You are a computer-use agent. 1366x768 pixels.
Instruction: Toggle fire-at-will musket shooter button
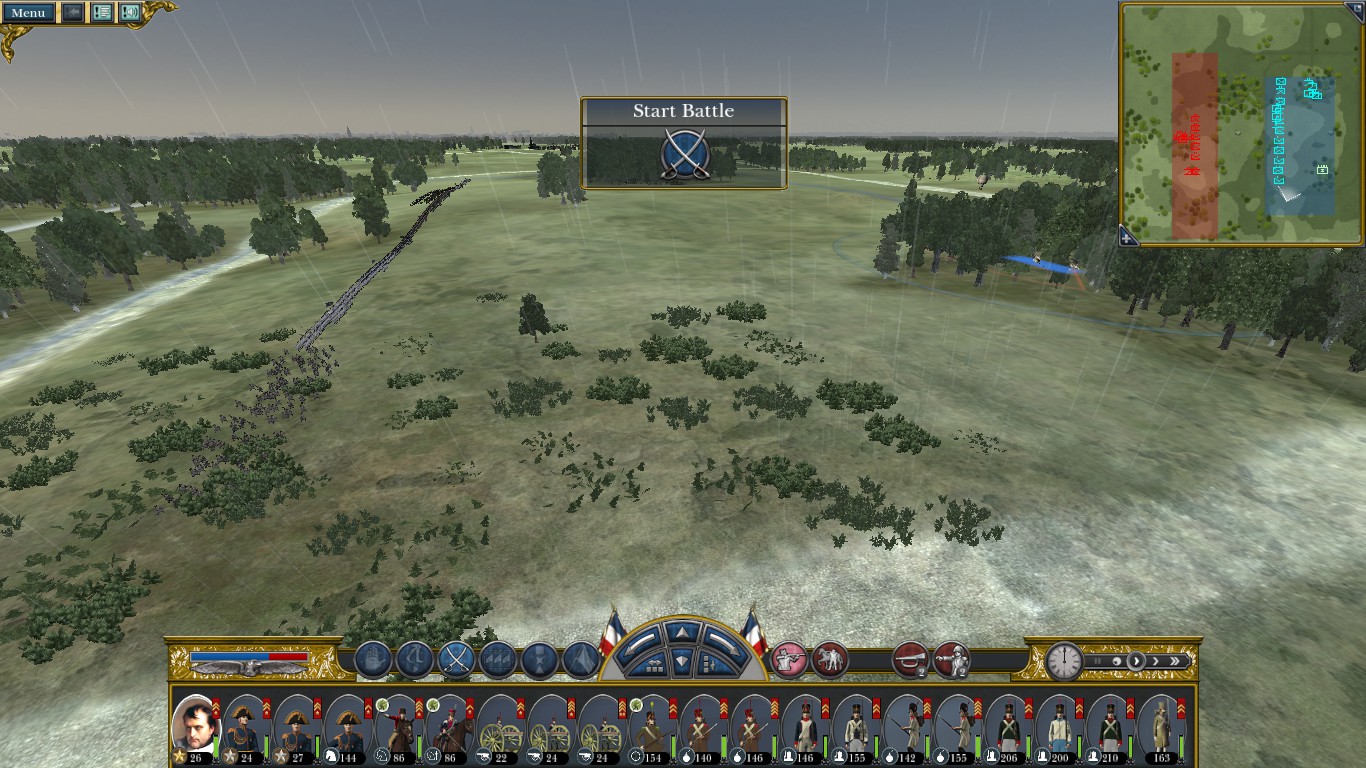coord(790,660)
